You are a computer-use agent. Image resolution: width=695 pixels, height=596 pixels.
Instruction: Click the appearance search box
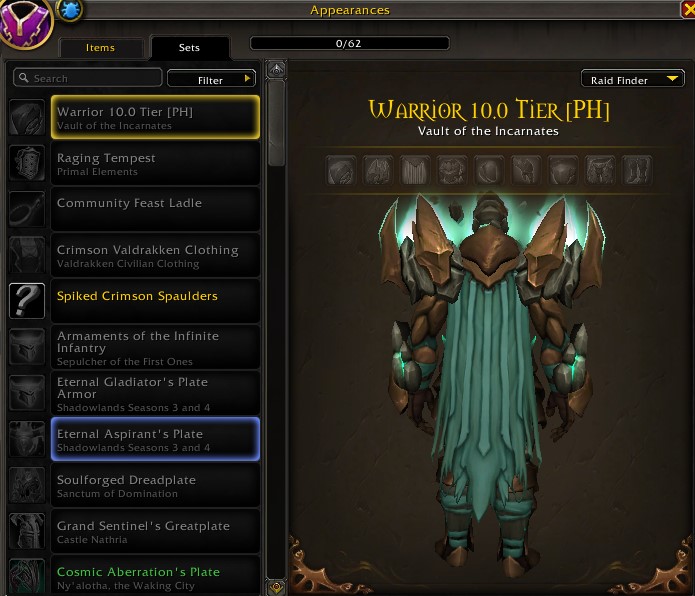tap(88, 78)
